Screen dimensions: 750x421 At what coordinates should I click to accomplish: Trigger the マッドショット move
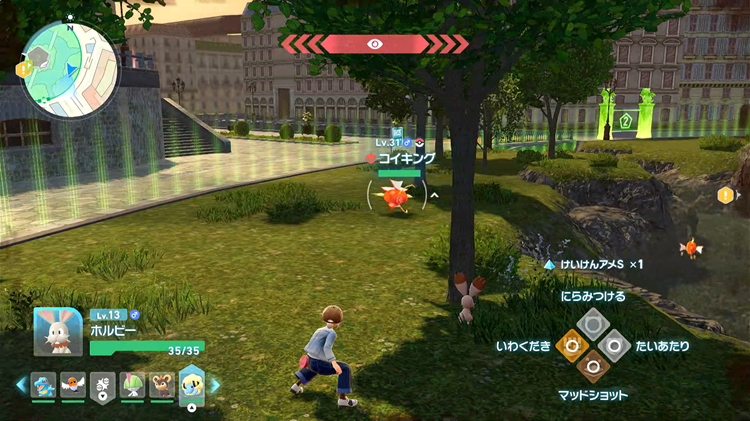pos(593,368)
